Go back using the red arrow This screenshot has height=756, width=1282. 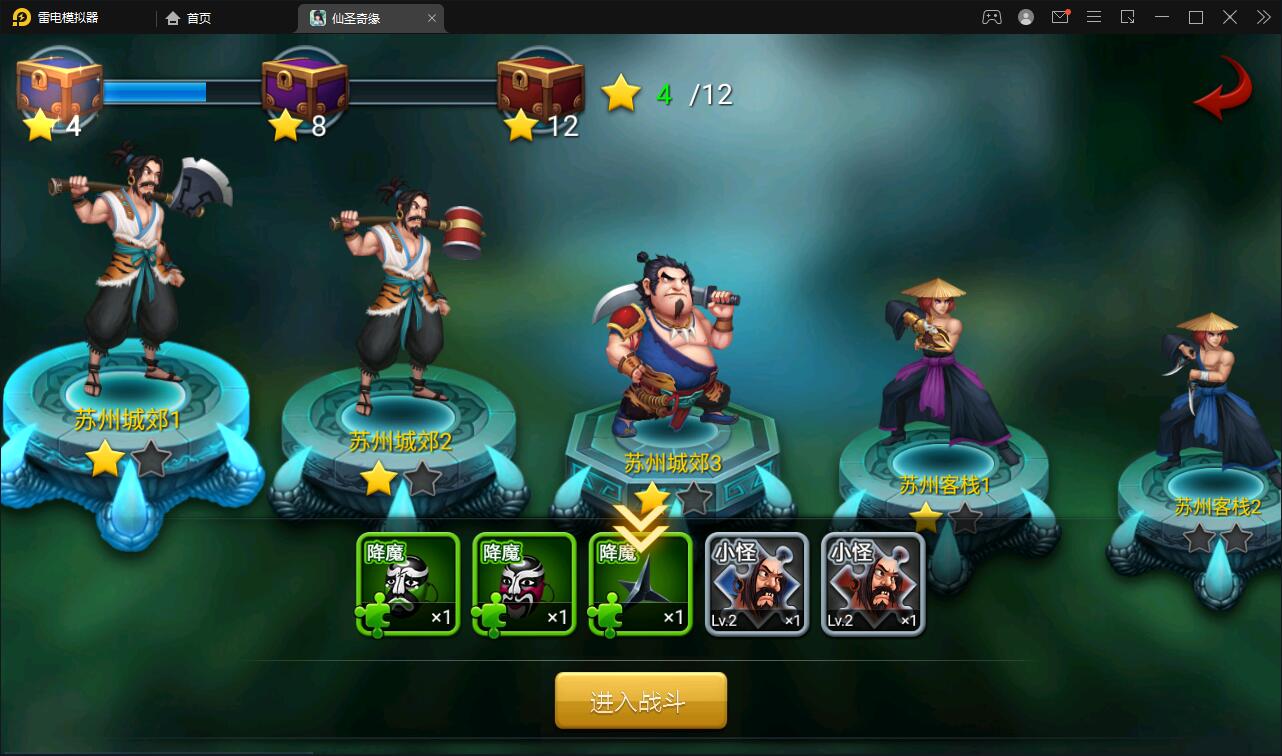coord(1223,89)
